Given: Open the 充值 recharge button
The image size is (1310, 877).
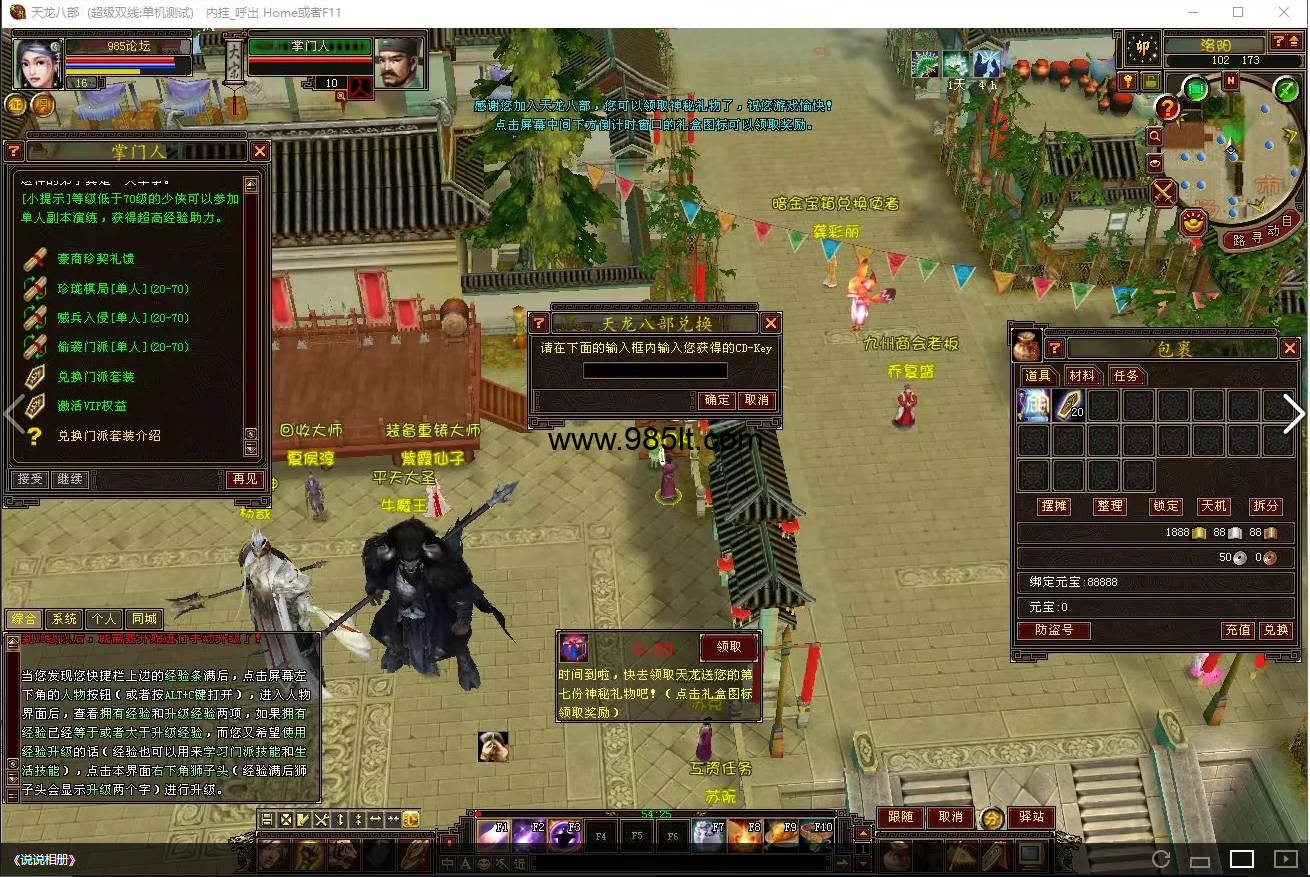Looking at the screenshot, I should point(1238,630).
